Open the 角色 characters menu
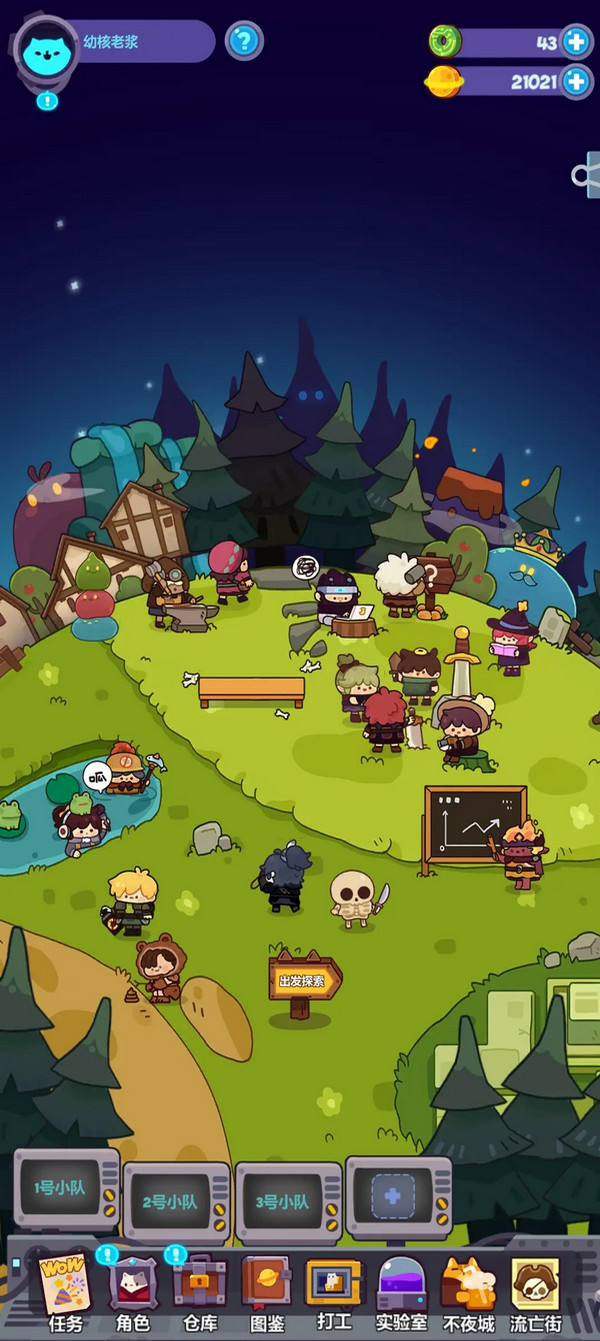600x1341 pixels. click(133, 1292)
